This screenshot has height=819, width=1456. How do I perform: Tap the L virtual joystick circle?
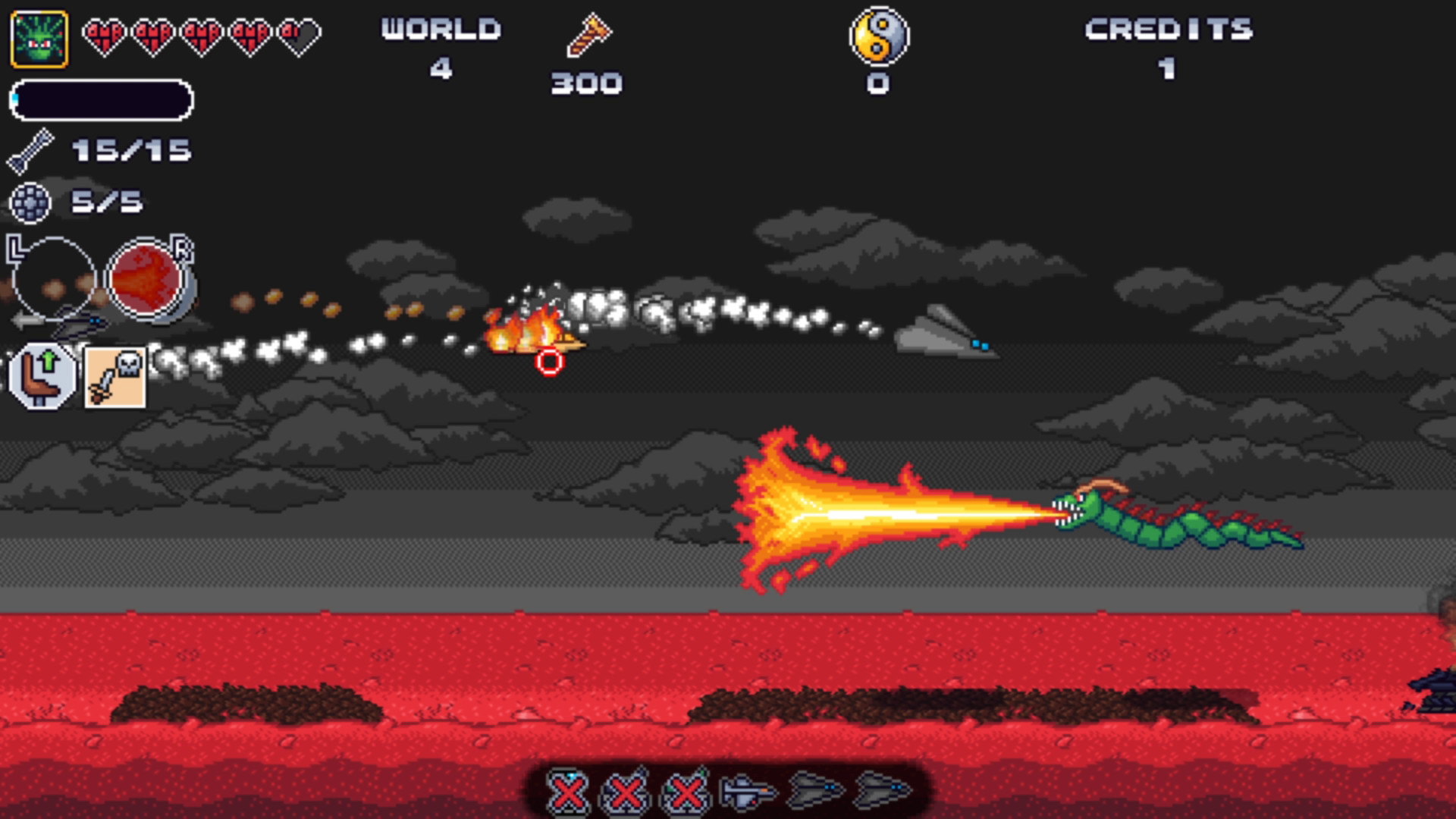coord(52,277)
